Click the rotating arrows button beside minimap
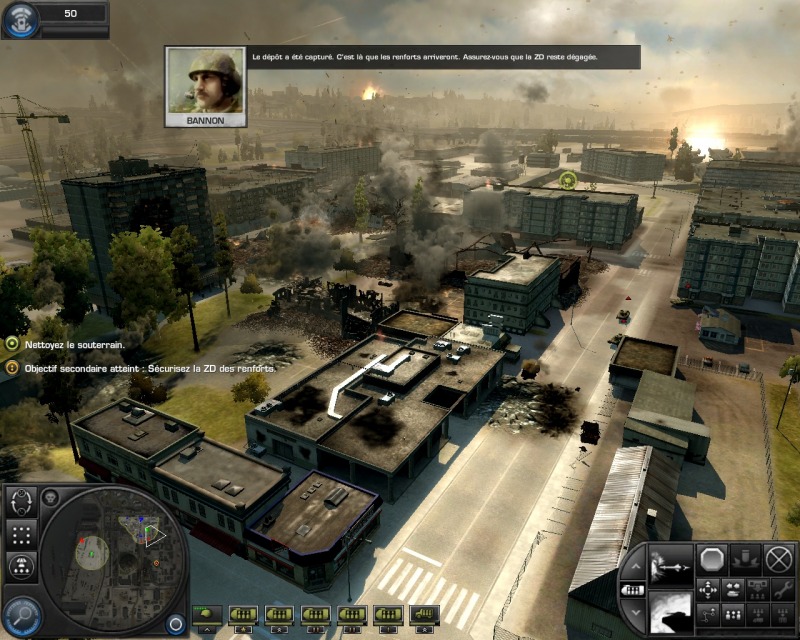This screenshot has width=800, height=640. click(x=21, y=501)
